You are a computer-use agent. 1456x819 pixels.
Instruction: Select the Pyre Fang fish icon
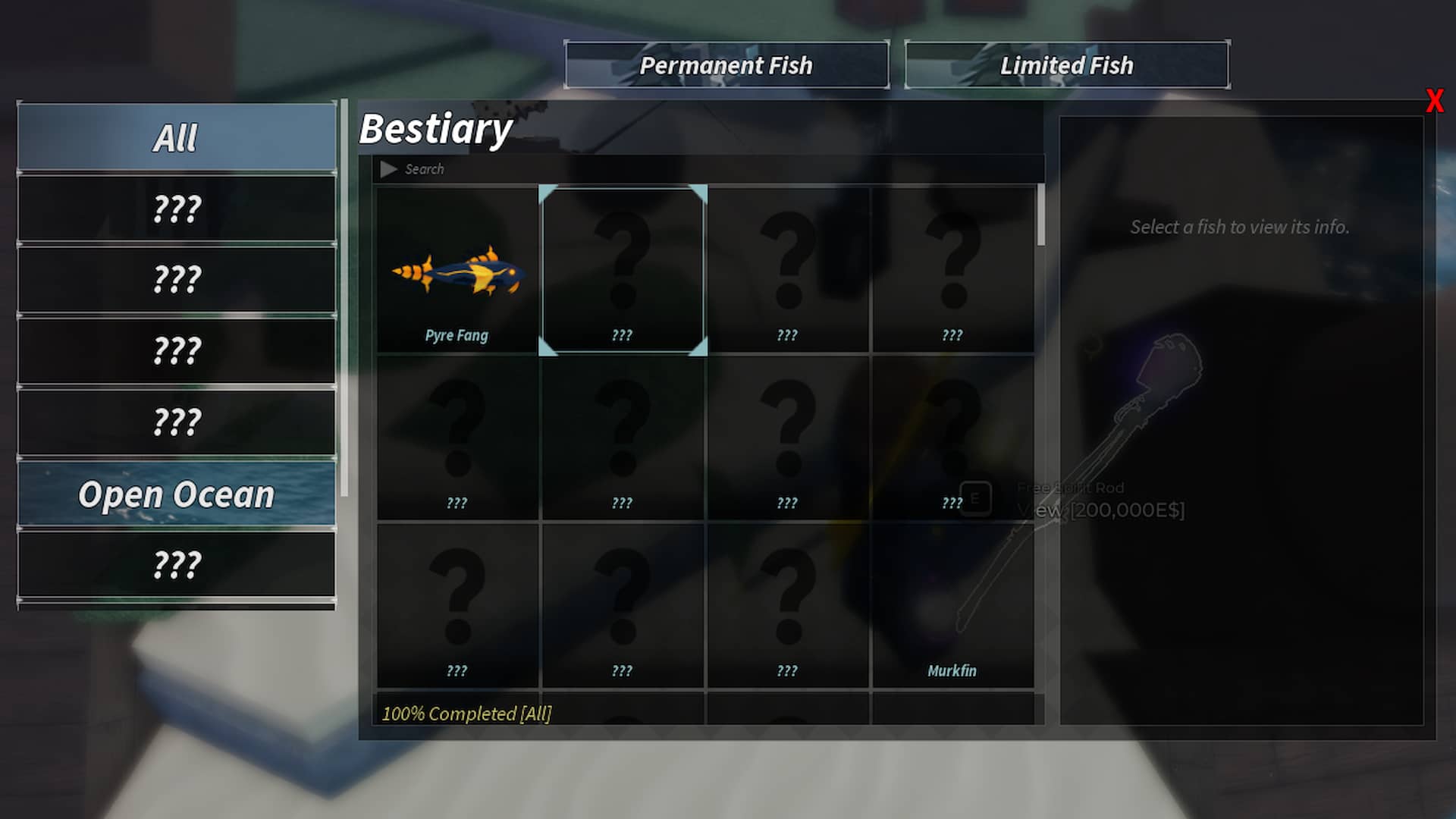[x=456, y=269]
